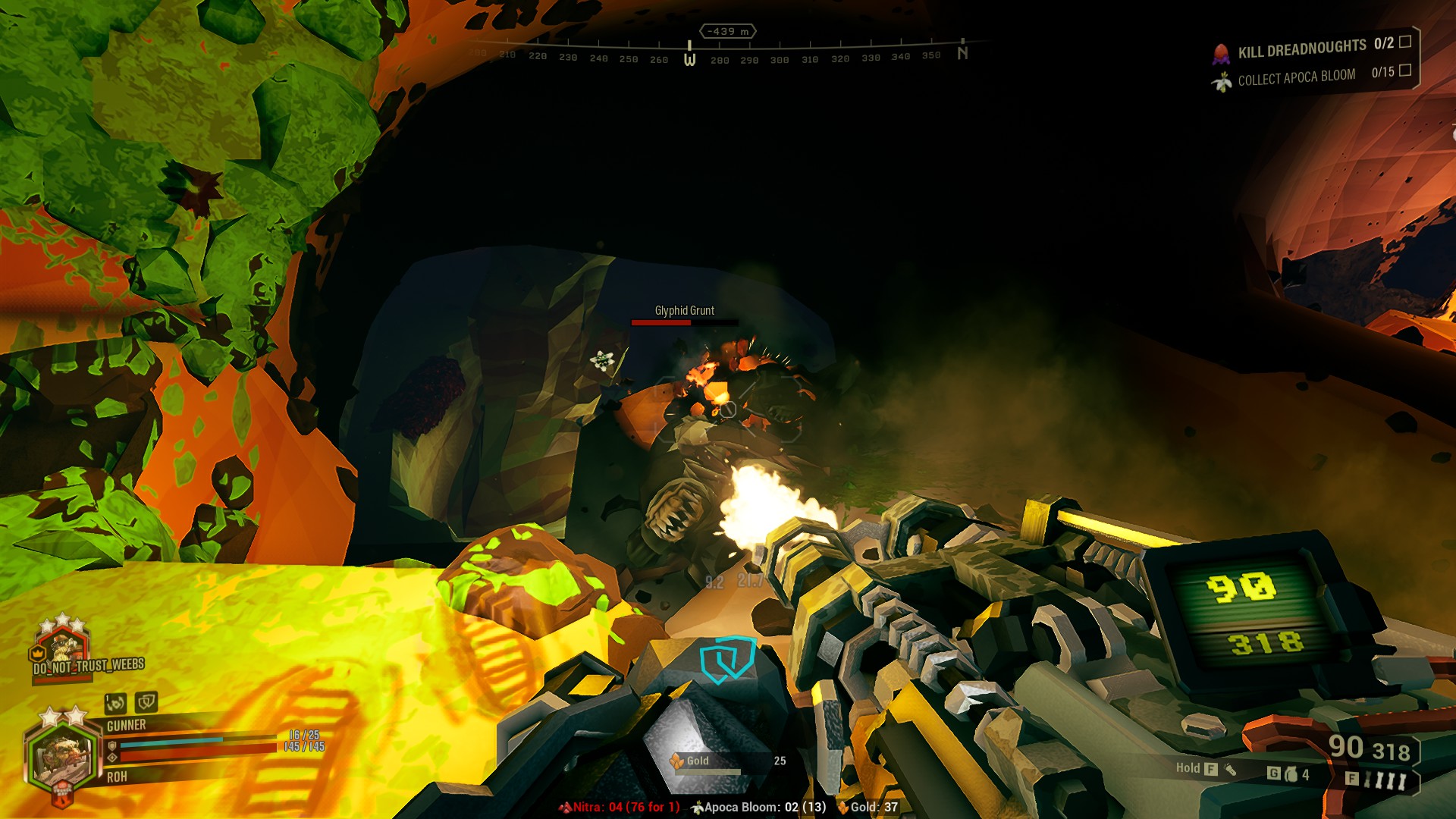Click the grenade count icon
1456x819 pixels.
click(x=1291, y=774)
